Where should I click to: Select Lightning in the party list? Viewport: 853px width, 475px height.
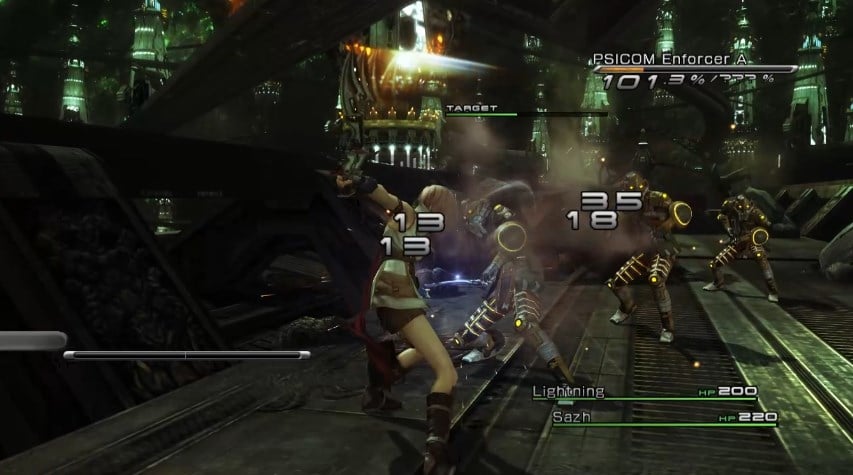click(x=568, y=391)
